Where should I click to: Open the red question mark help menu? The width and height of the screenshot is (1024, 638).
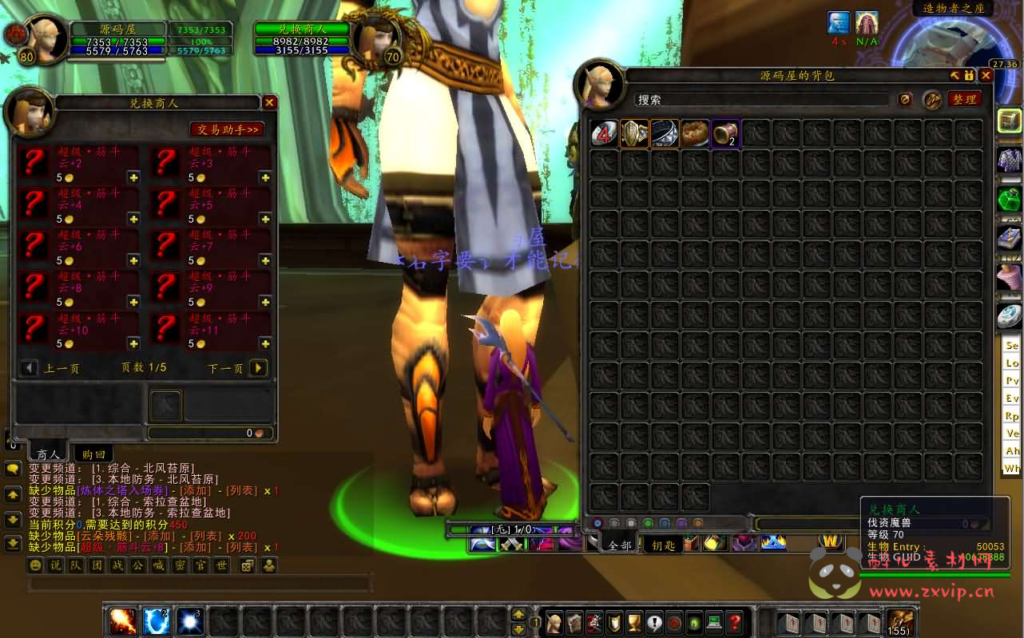735,622
